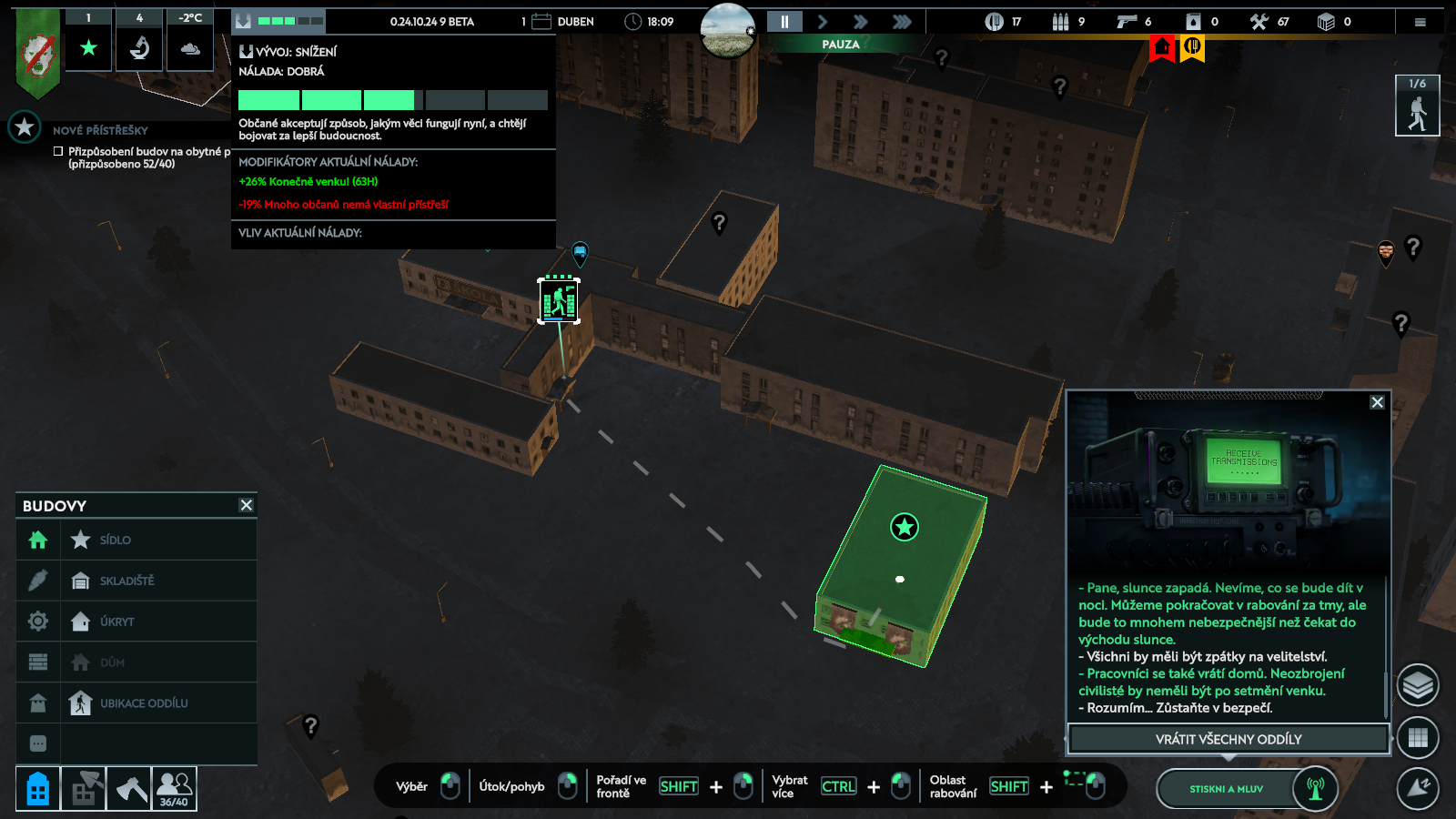Select the squad walking figure icon
The image size is (1456, 819).
pyautogui.click(x=1417, y=106)
